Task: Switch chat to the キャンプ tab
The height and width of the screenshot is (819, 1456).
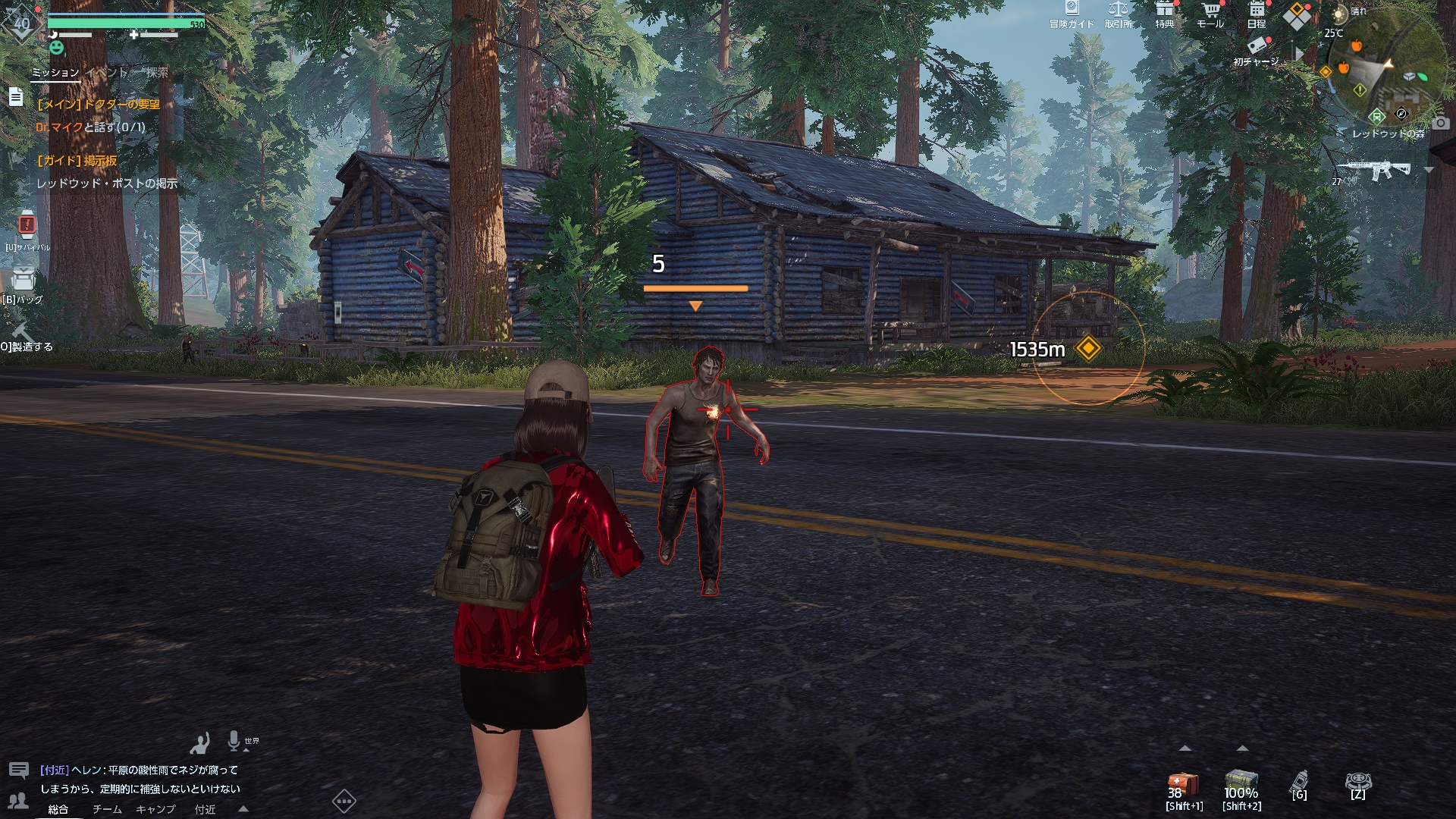Action: point(155,809)
